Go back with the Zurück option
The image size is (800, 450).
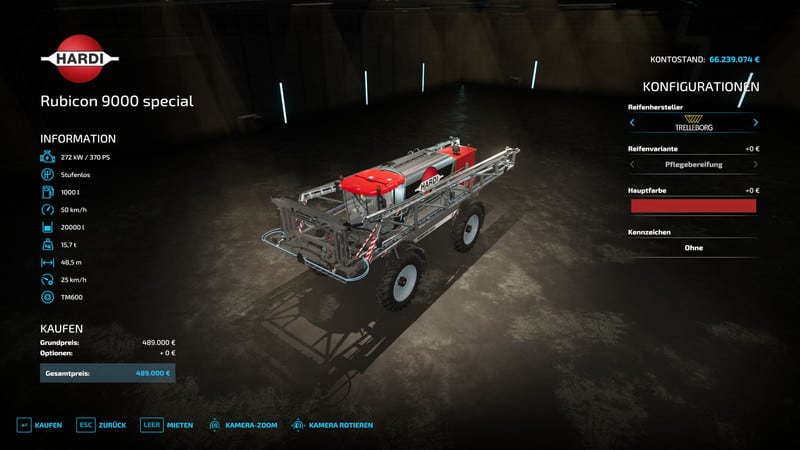102,425
